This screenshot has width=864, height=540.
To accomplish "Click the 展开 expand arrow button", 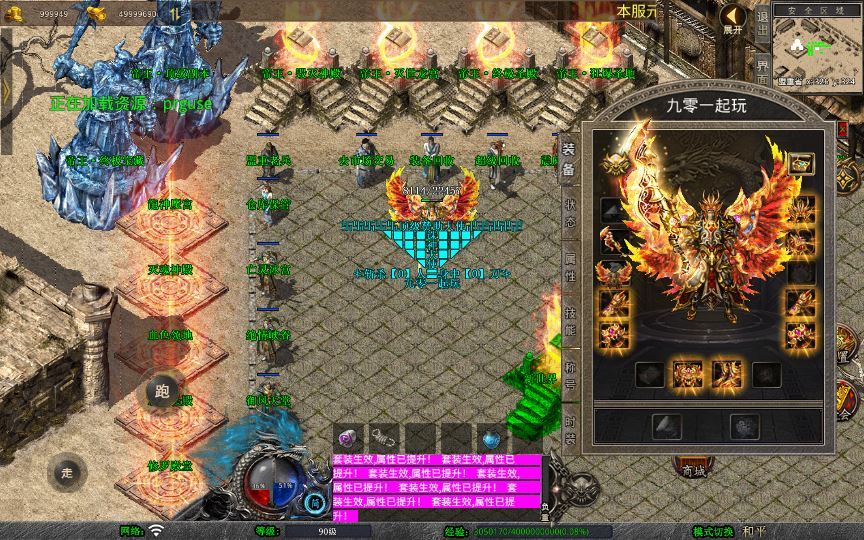I will click(734, 19).
